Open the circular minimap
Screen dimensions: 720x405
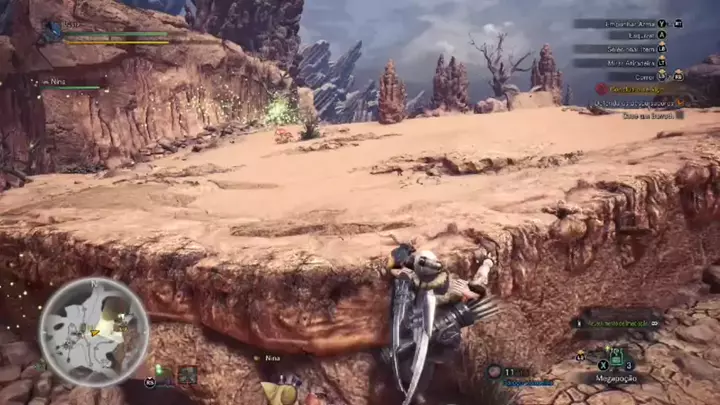point(93,331)
